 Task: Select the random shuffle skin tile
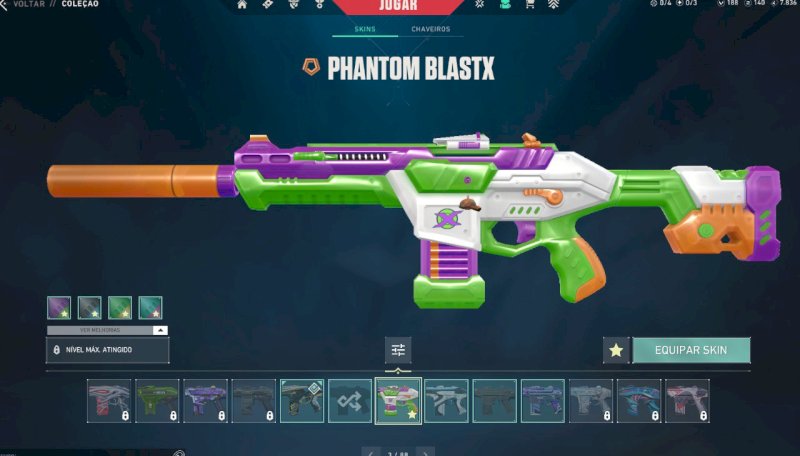click(350, 400)
